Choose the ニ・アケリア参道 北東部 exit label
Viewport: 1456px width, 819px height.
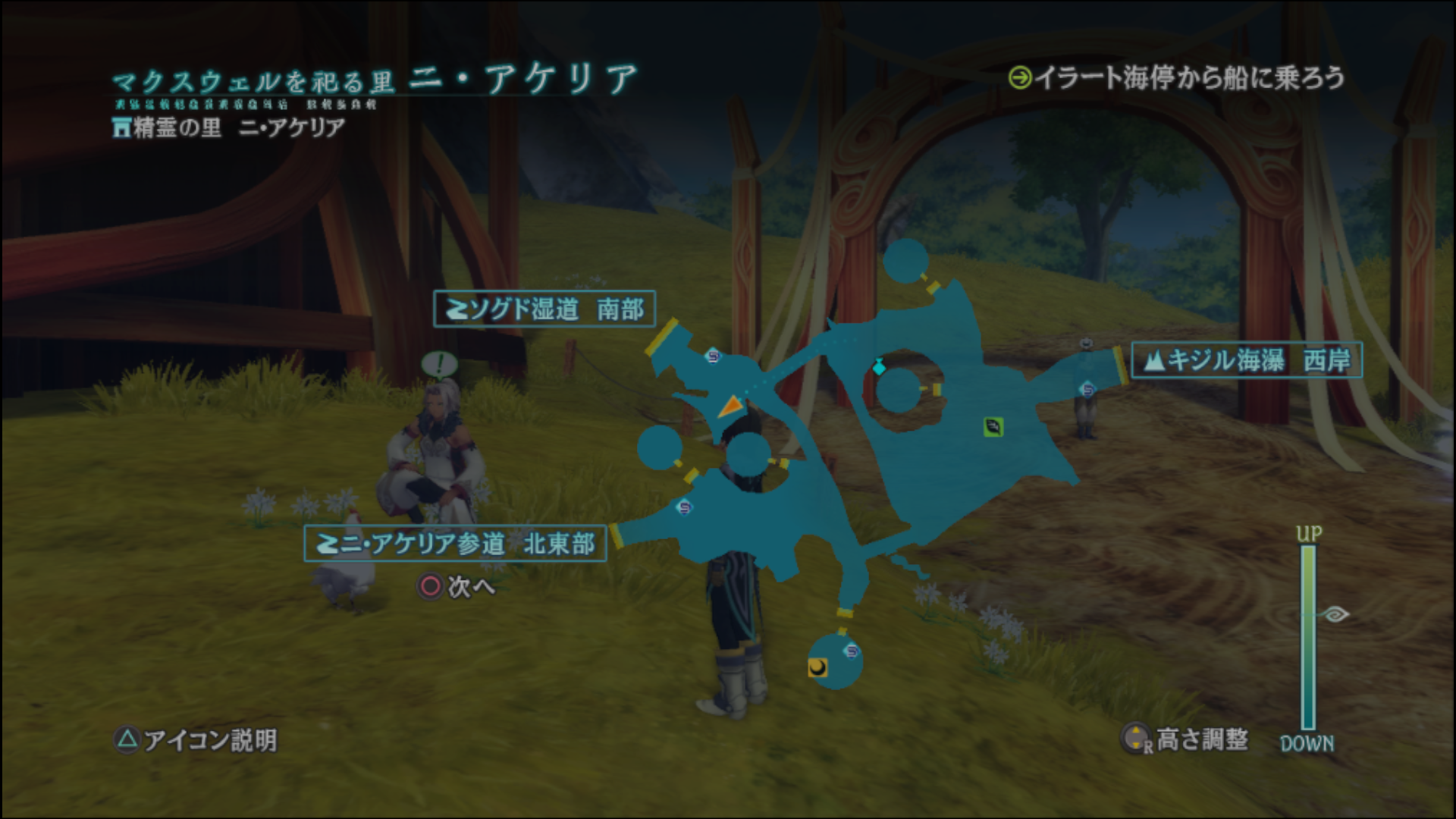point(455,543)
